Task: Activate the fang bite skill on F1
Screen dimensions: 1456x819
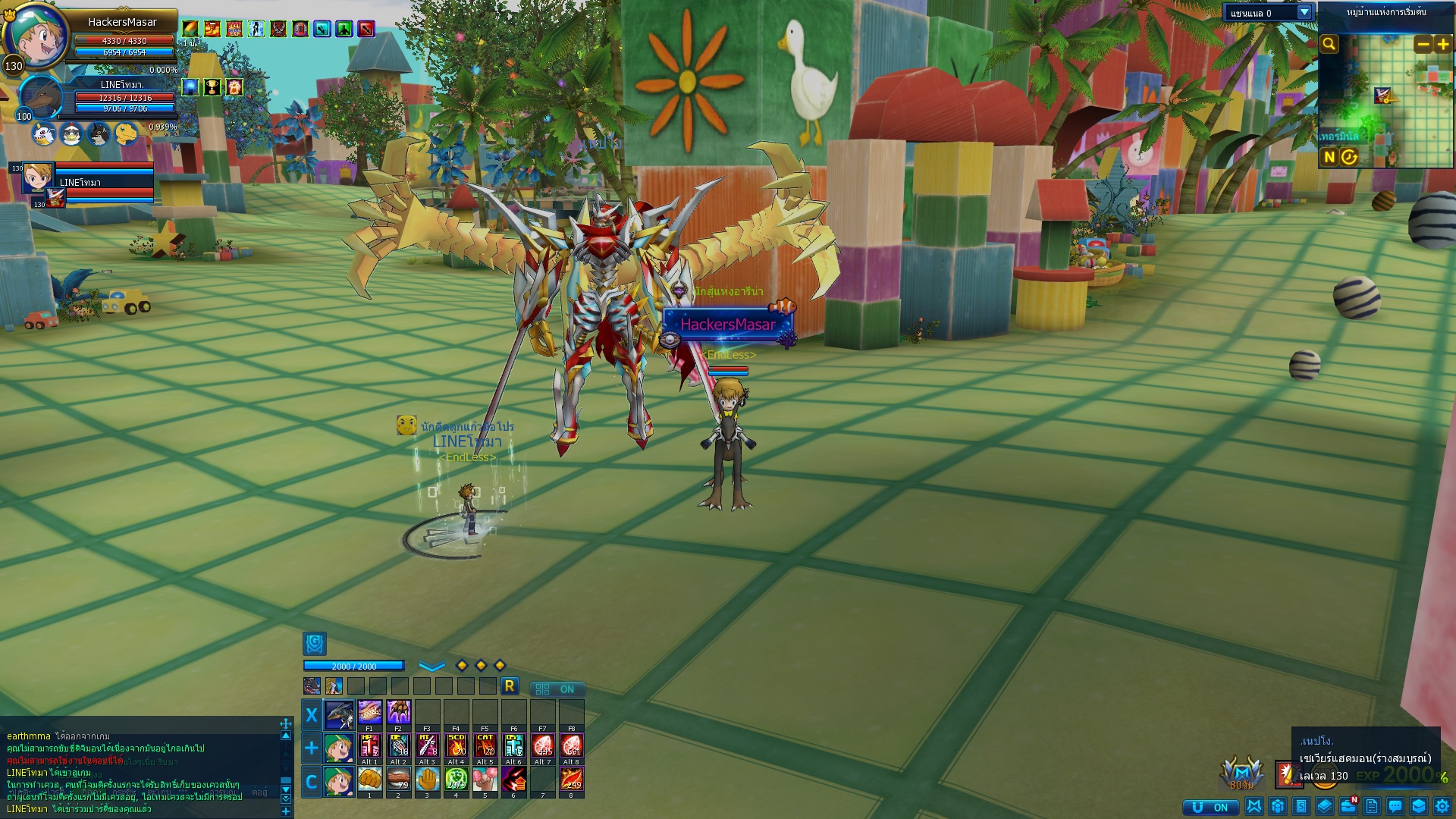Action: [369, 712]
